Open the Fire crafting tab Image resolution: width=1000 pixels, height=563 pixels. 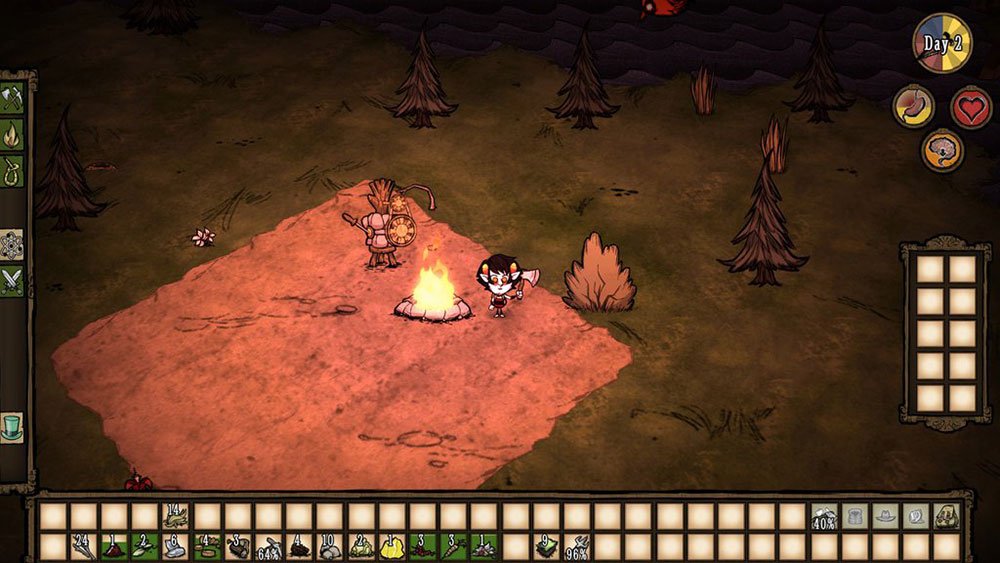[12, 133]
